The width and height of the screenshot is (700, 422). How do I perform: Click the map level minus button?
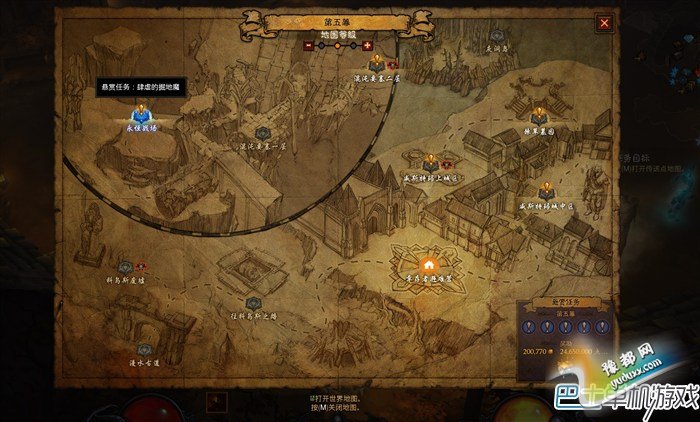point(308,45)
